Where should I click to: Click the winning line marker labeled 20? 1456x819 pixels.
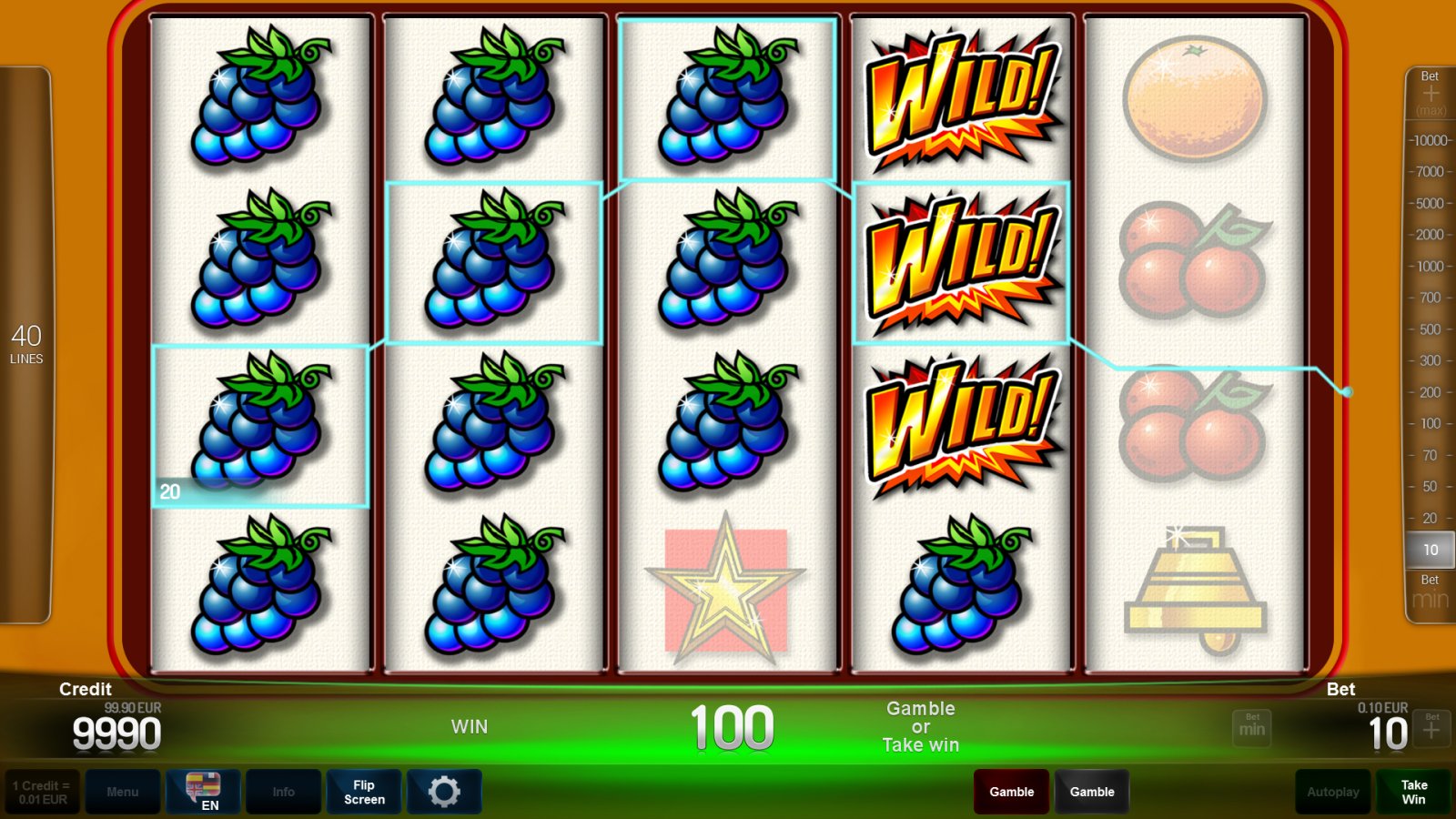tap(169, 492)
